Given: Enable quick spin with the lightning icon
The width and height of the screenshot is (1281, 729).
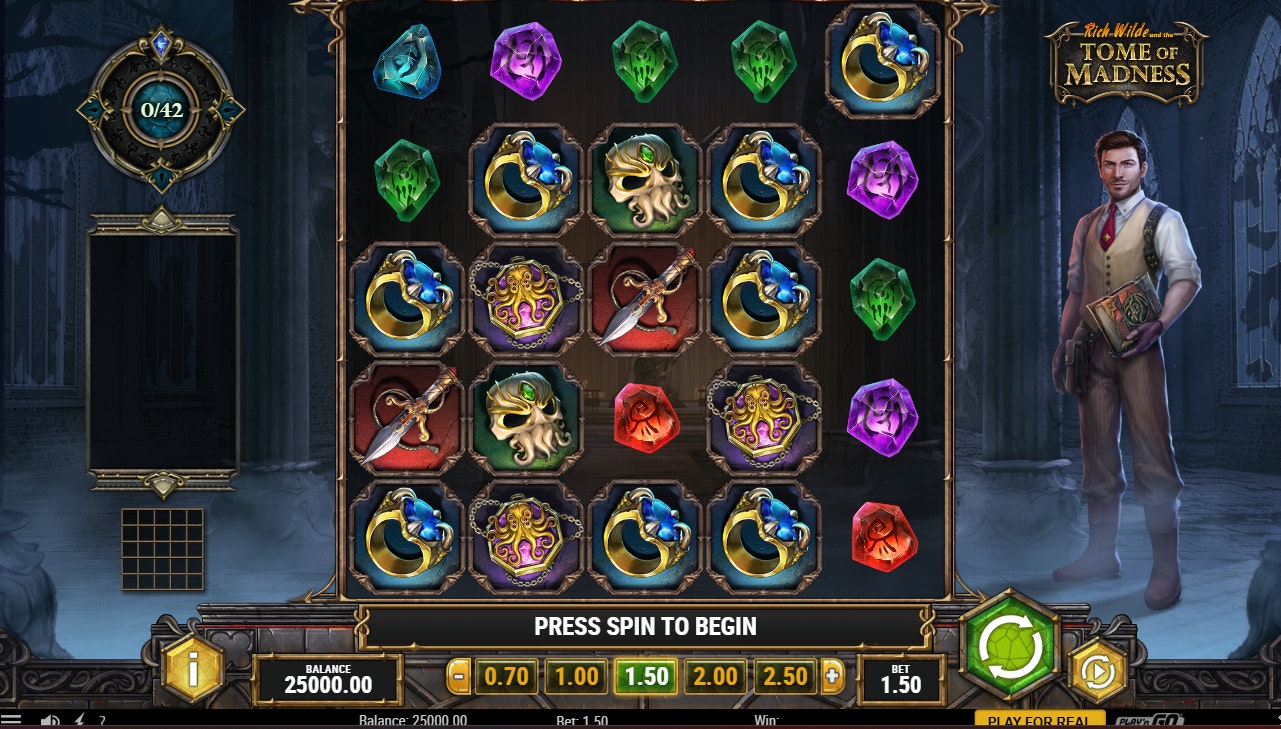Looking at the screenshot, I should pos(80,719).
